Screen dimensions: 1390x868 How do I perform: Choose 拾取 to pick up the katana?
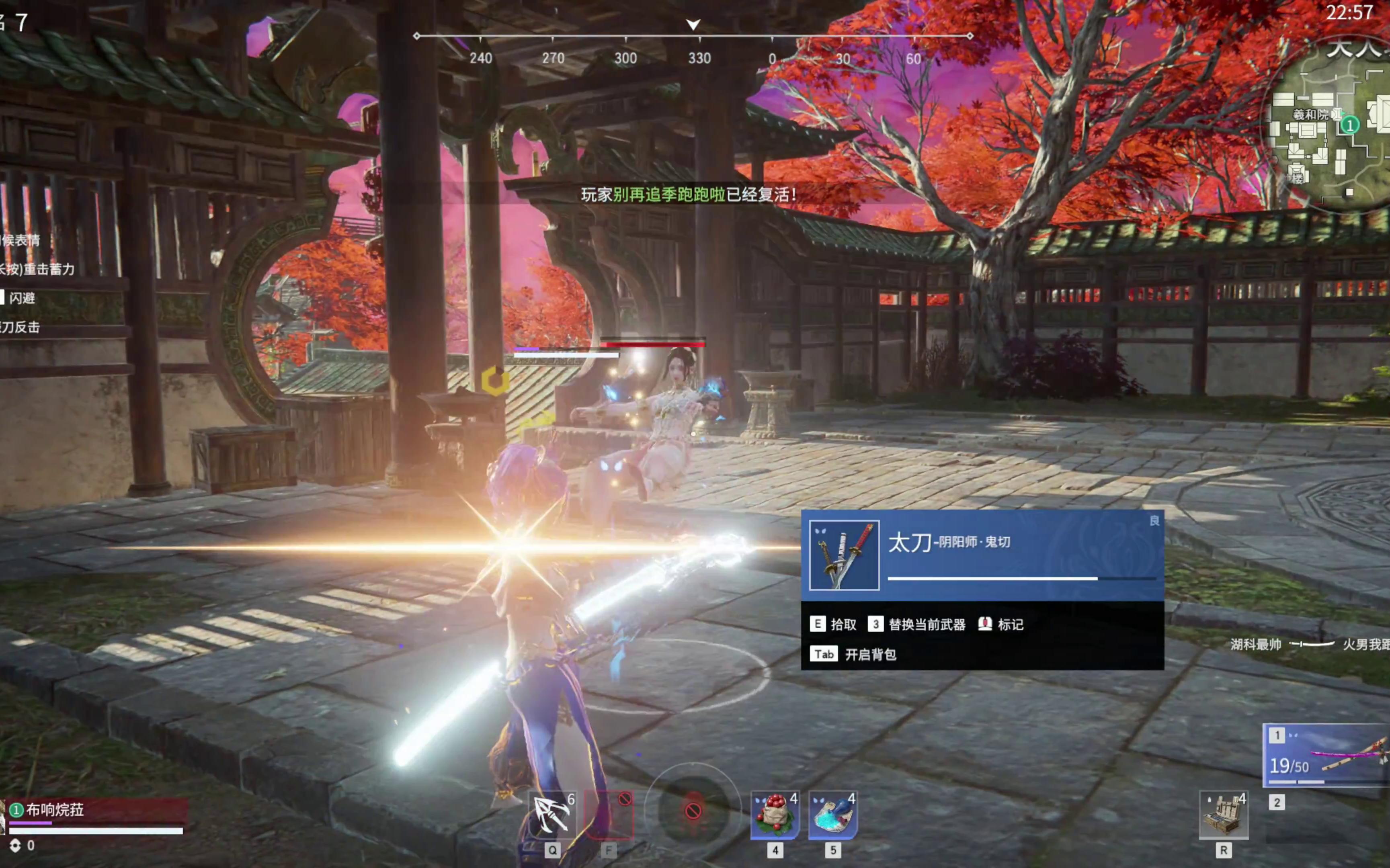pyautogui.click(x=834, y=624)
